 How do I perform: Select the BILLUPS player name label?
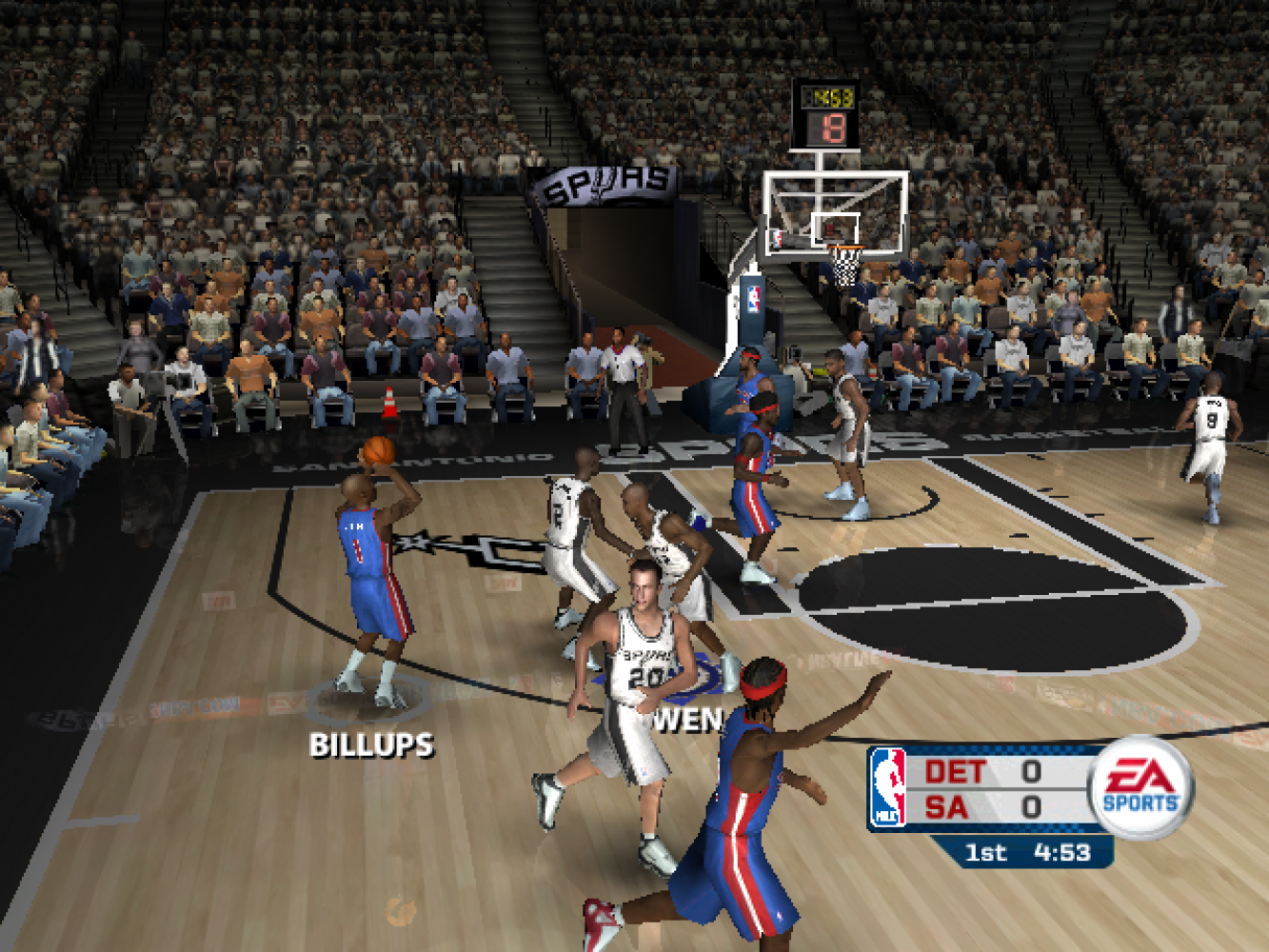371,744
